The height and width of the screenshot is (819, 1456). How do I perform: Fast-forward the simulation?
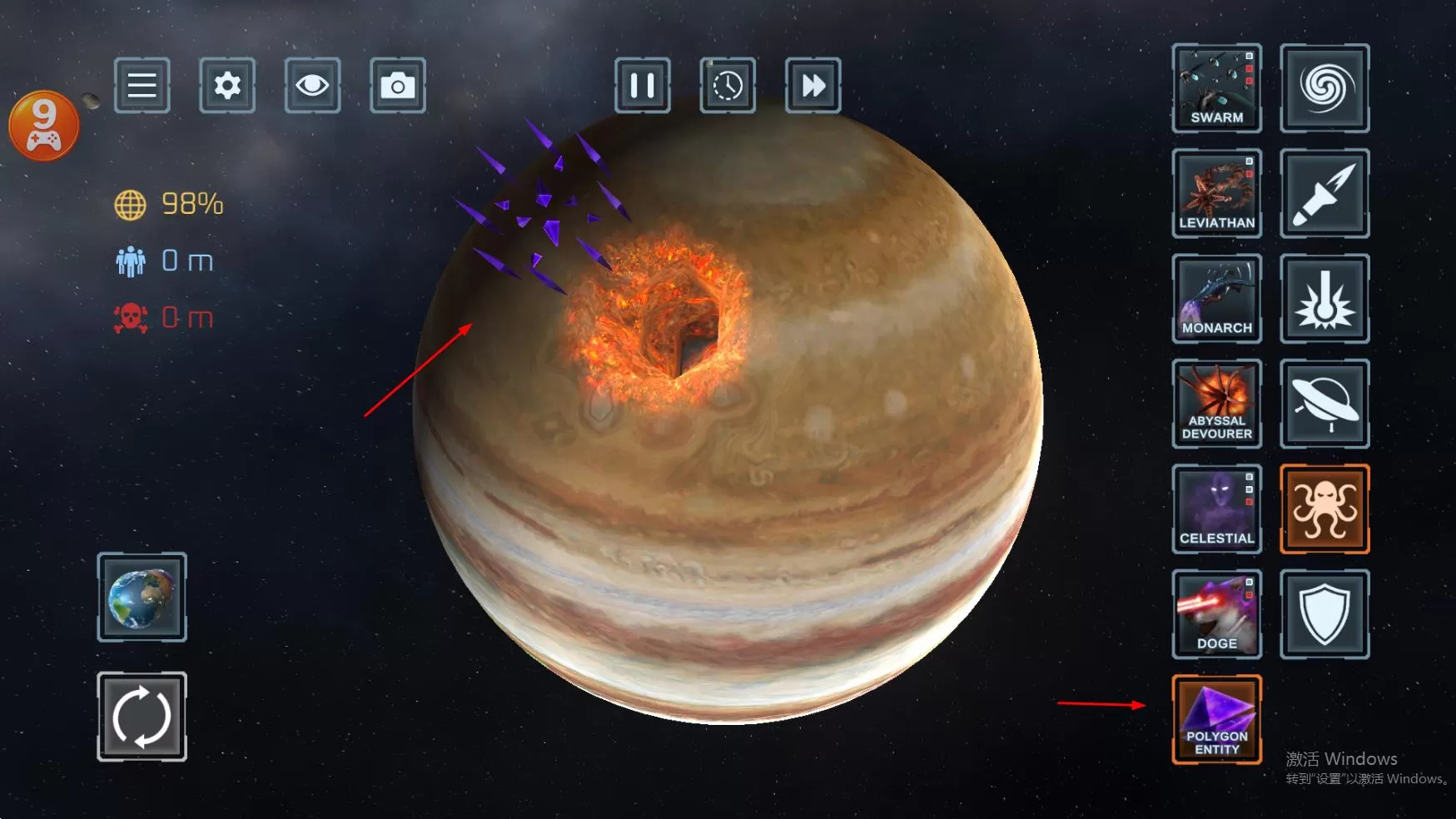pyautogui.click(x=812, y=85)
